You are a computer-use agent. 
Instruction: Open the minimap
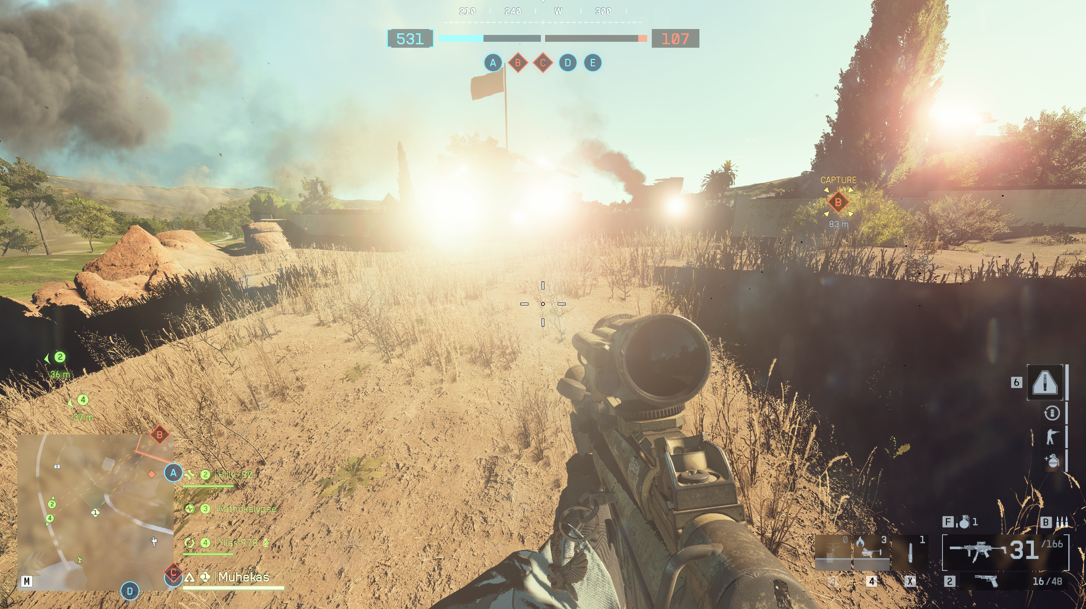(x=95, y=512)
